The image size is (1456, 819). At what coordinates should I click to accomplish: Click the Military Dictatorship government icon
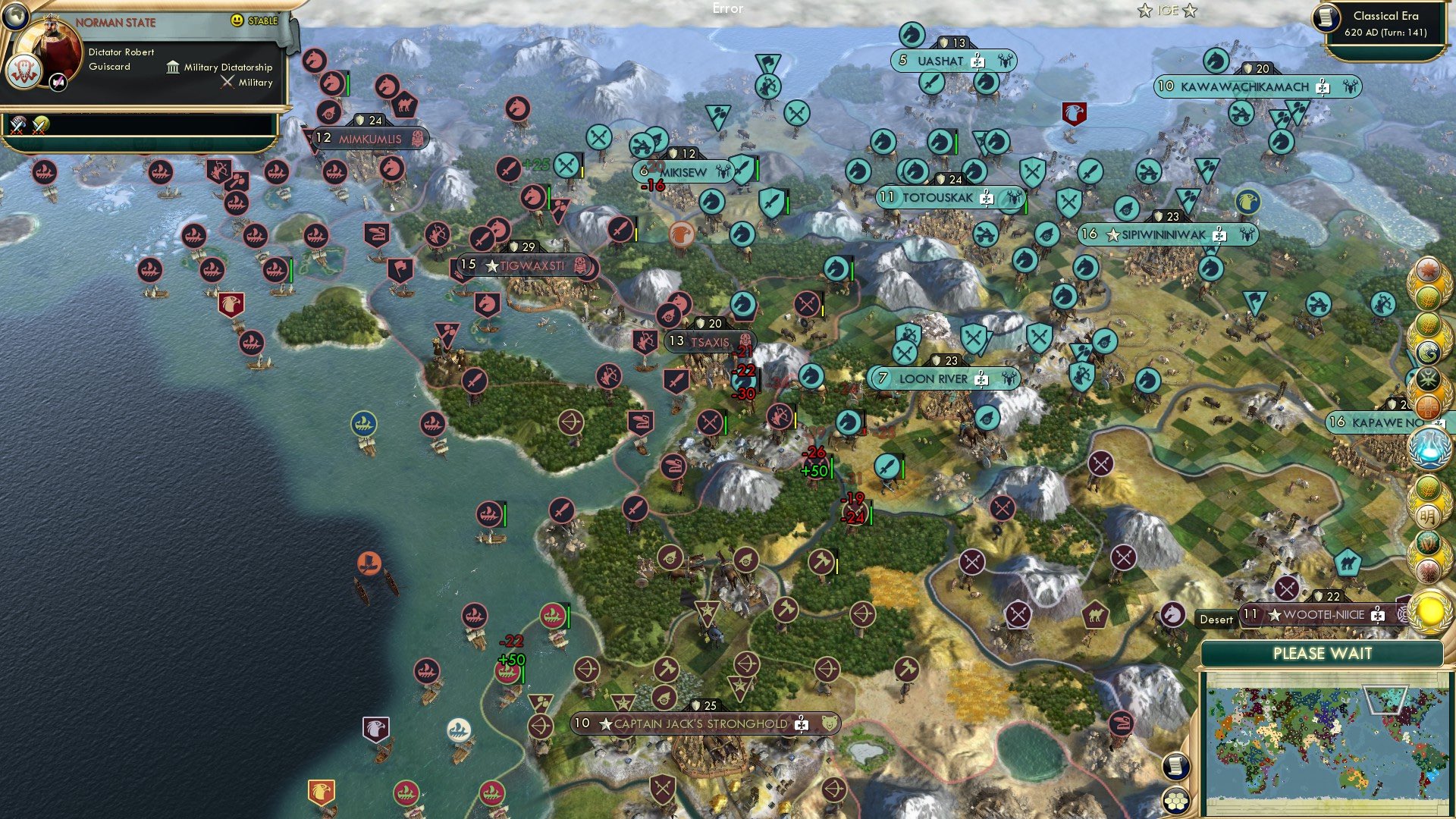point(174,67)
